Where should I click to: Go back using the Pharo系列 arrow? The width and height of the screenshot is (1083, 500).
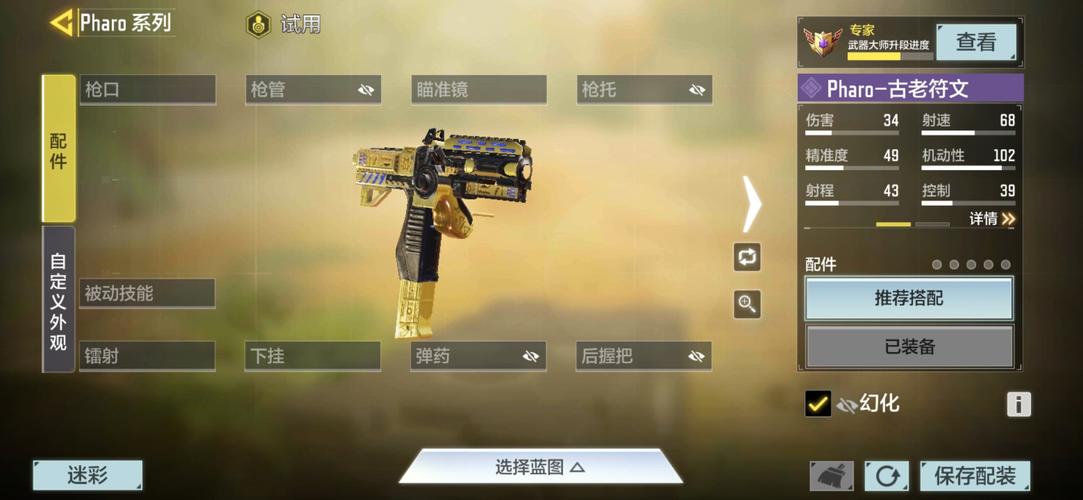coord(62,22)
